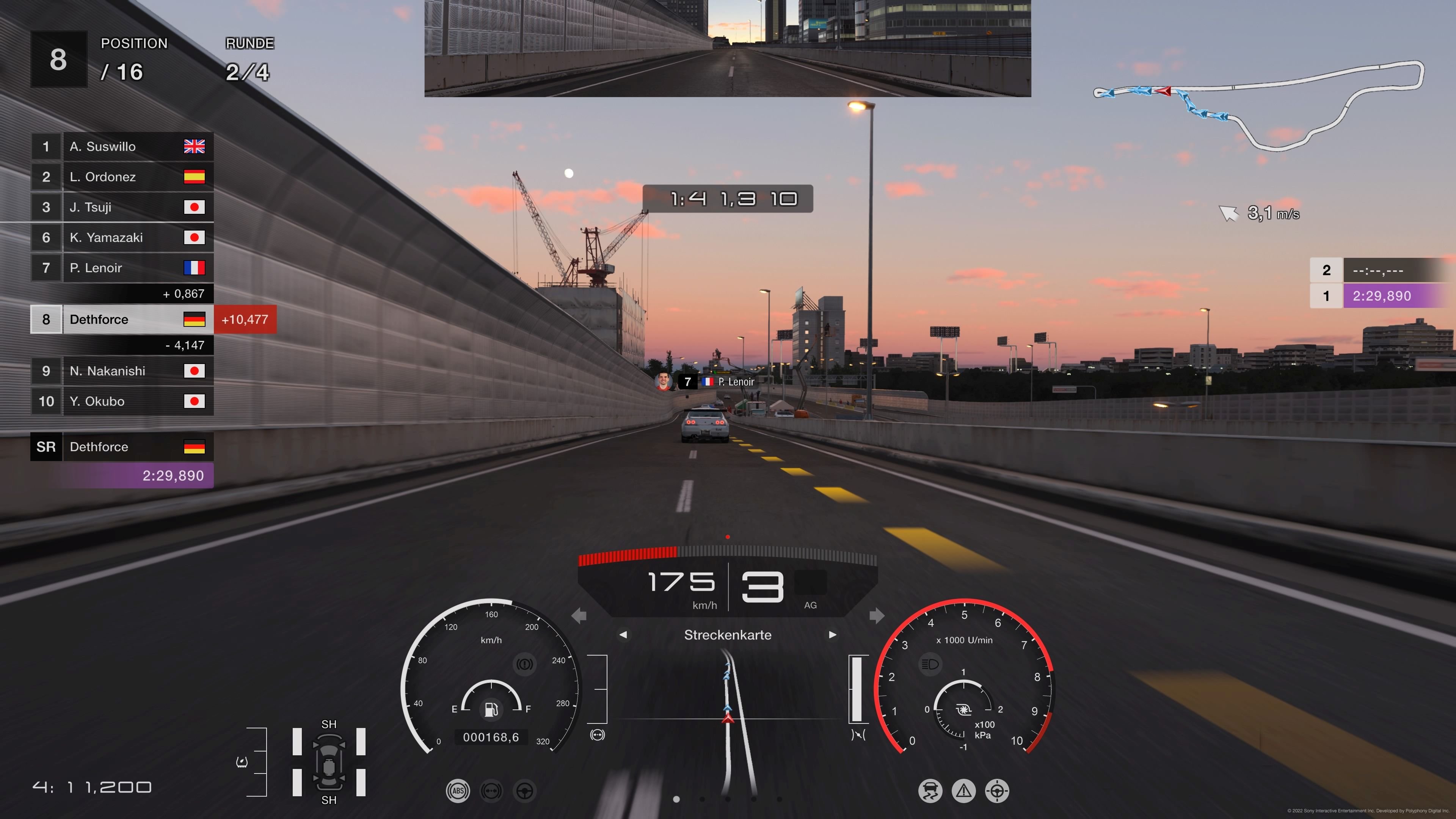Click the TCS arrows assist icon

click(492, 791)
